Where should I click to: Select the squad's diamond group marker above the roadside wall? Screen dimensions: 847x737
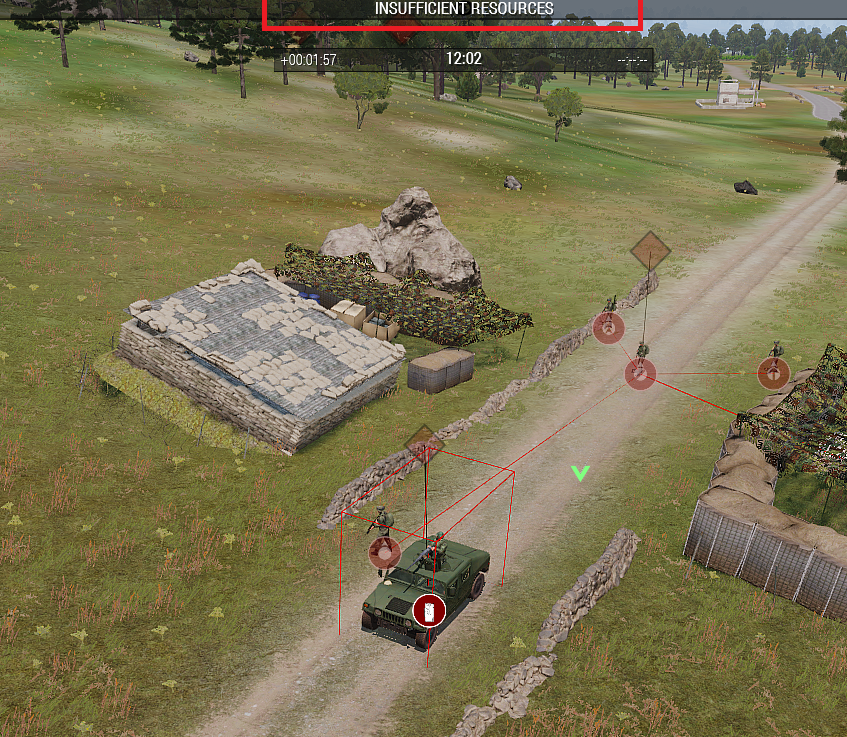(650, 250)
